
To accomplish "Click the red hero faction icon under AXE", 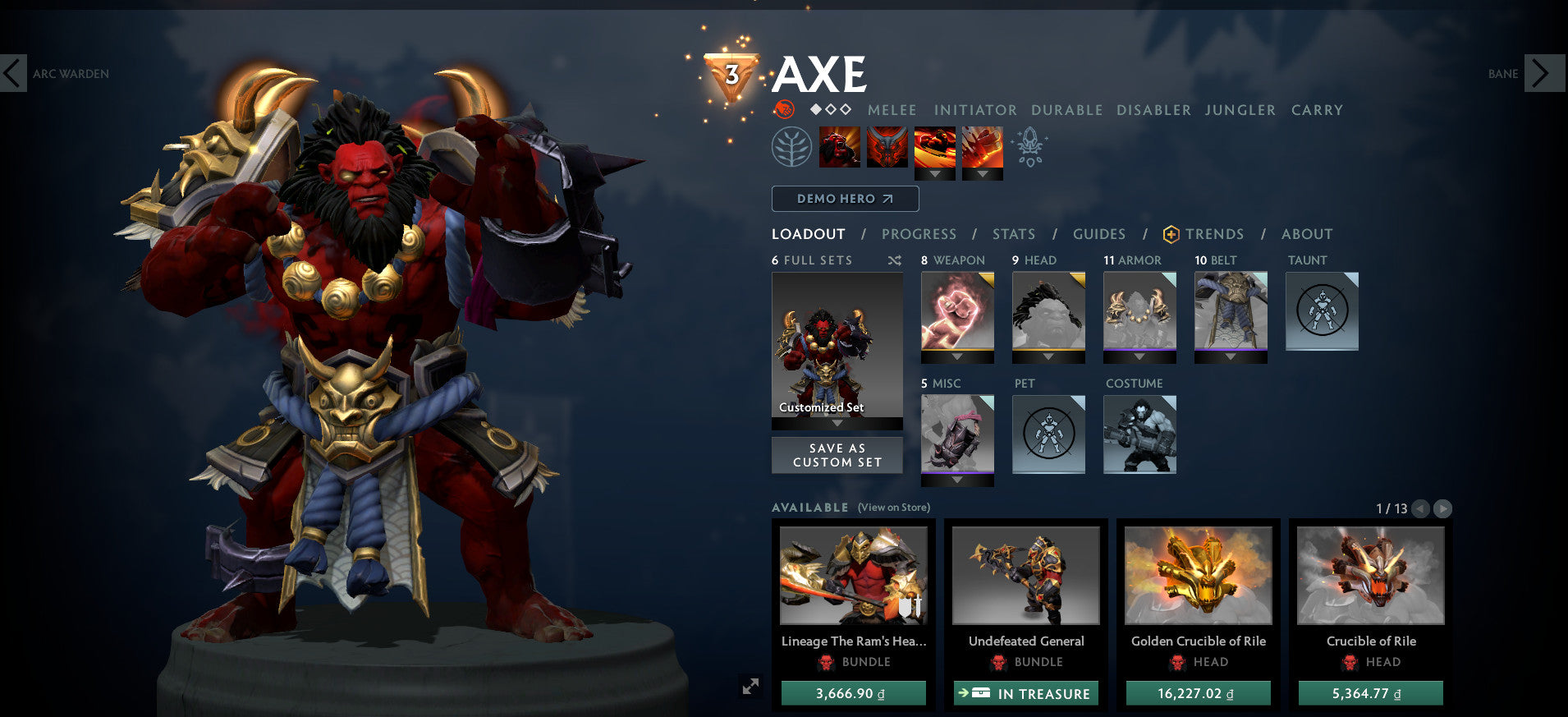I will pyautogui.click(x=784, y=109).
